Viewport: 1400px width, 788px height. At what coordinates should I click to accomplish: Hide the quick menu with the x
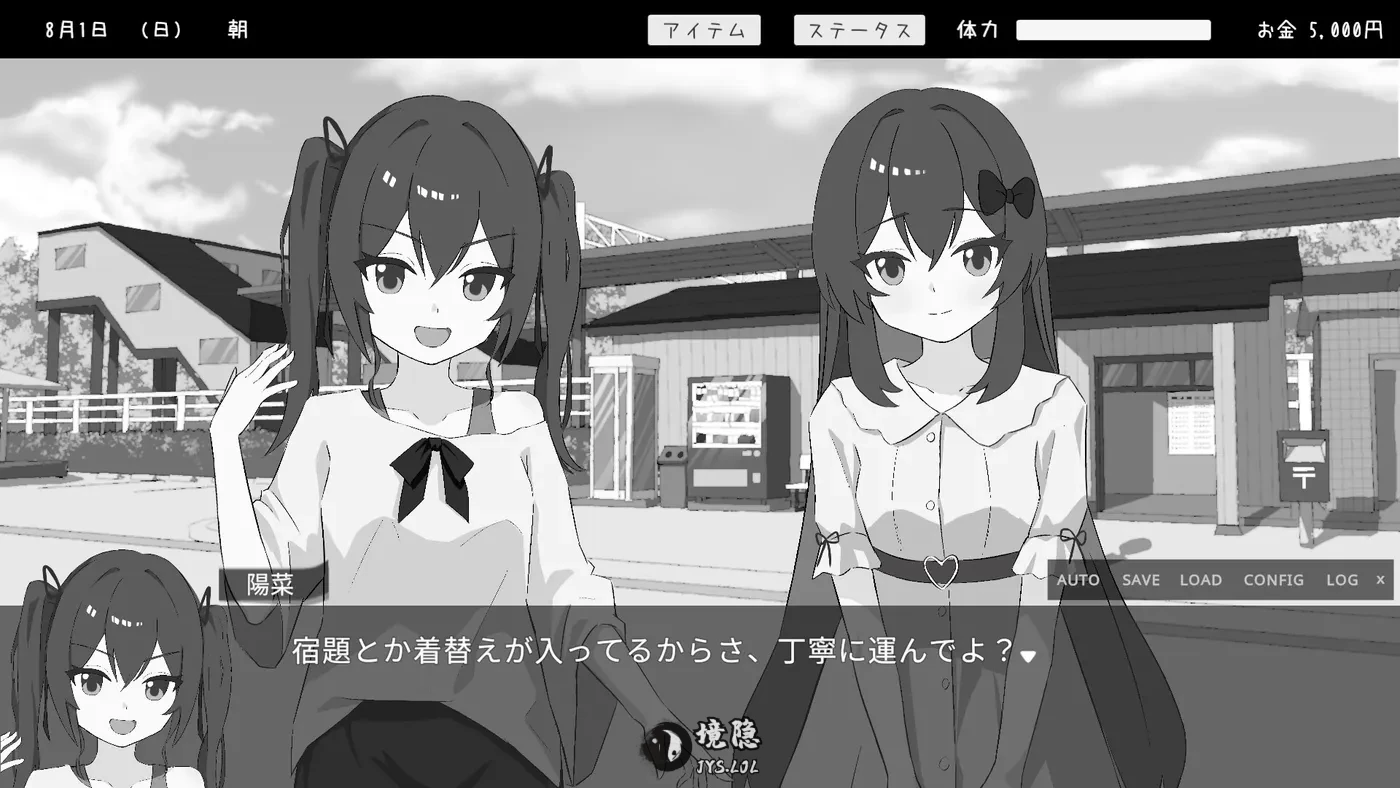[x=1380, y=580]
